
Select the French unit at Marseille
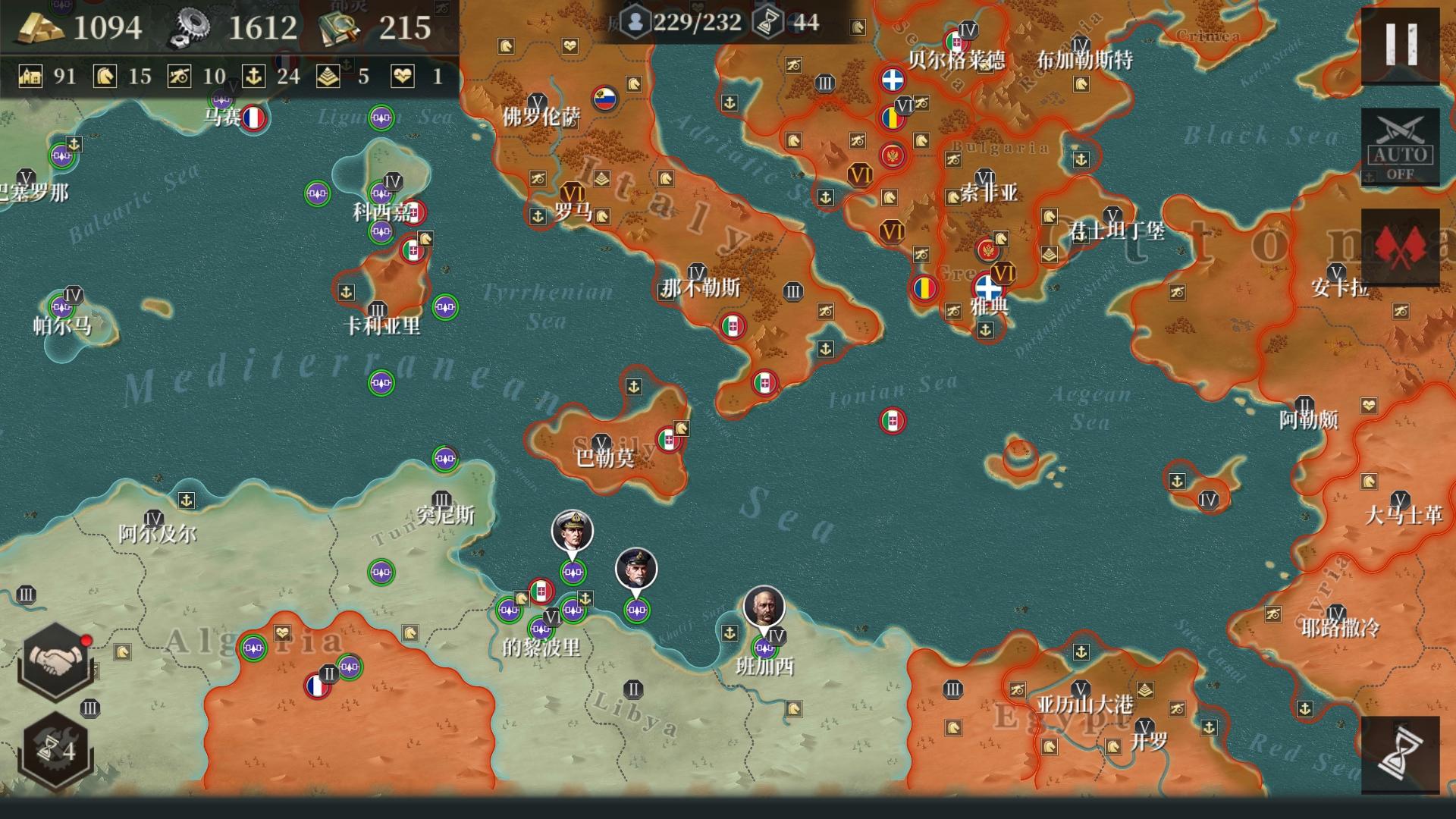coord(253,118)
